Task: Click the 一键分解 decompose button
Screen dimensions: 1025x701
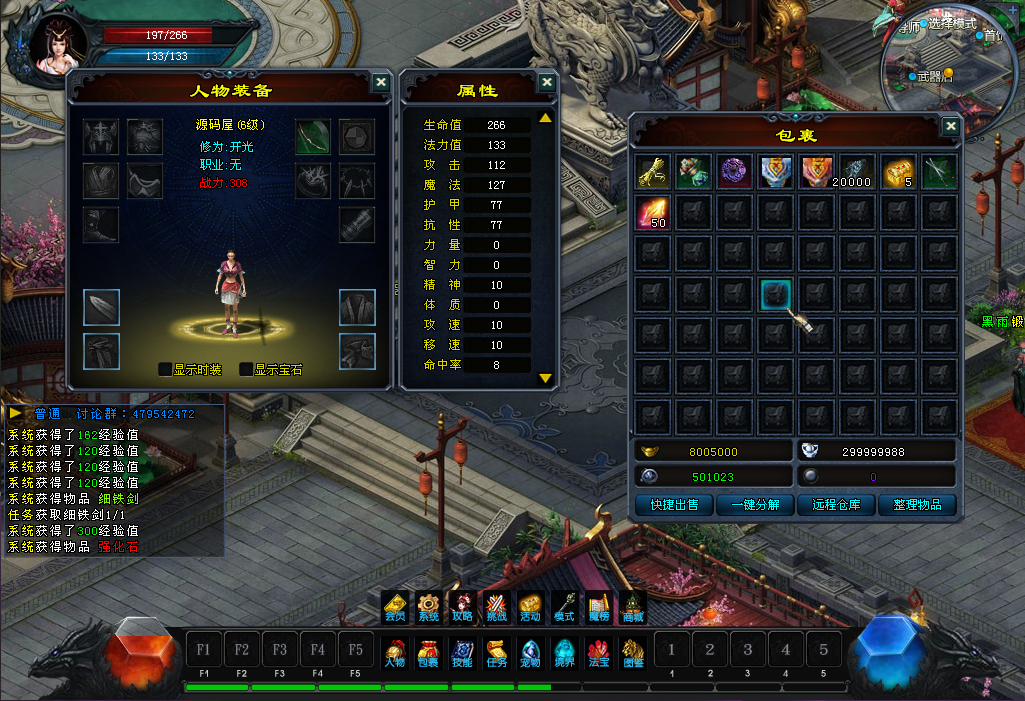Action: coord(755,504)
